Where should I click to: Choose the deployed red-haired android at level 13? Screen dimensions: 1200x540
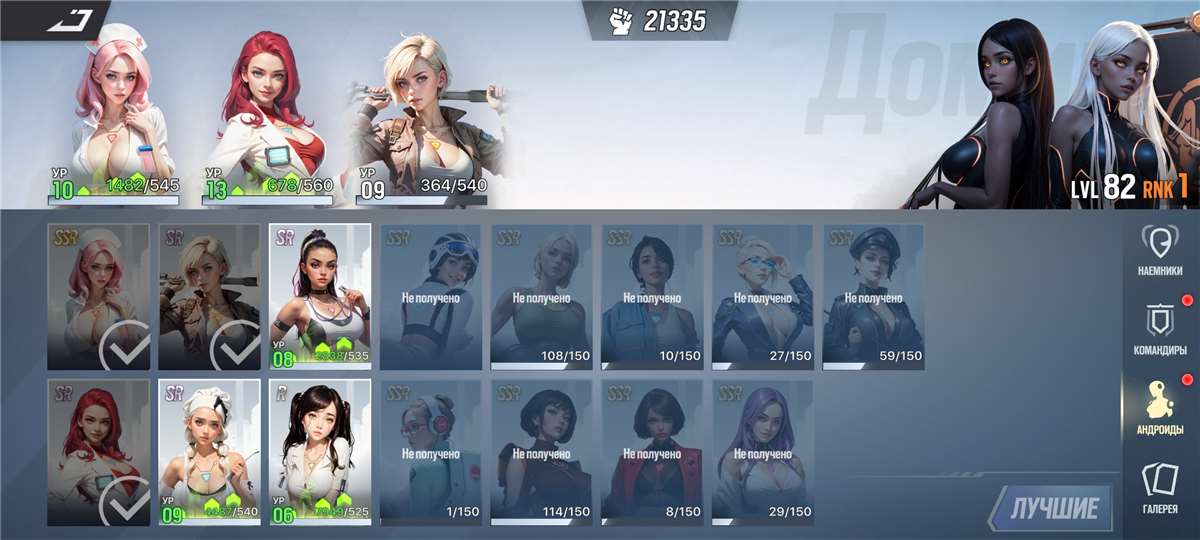[265, 110]
